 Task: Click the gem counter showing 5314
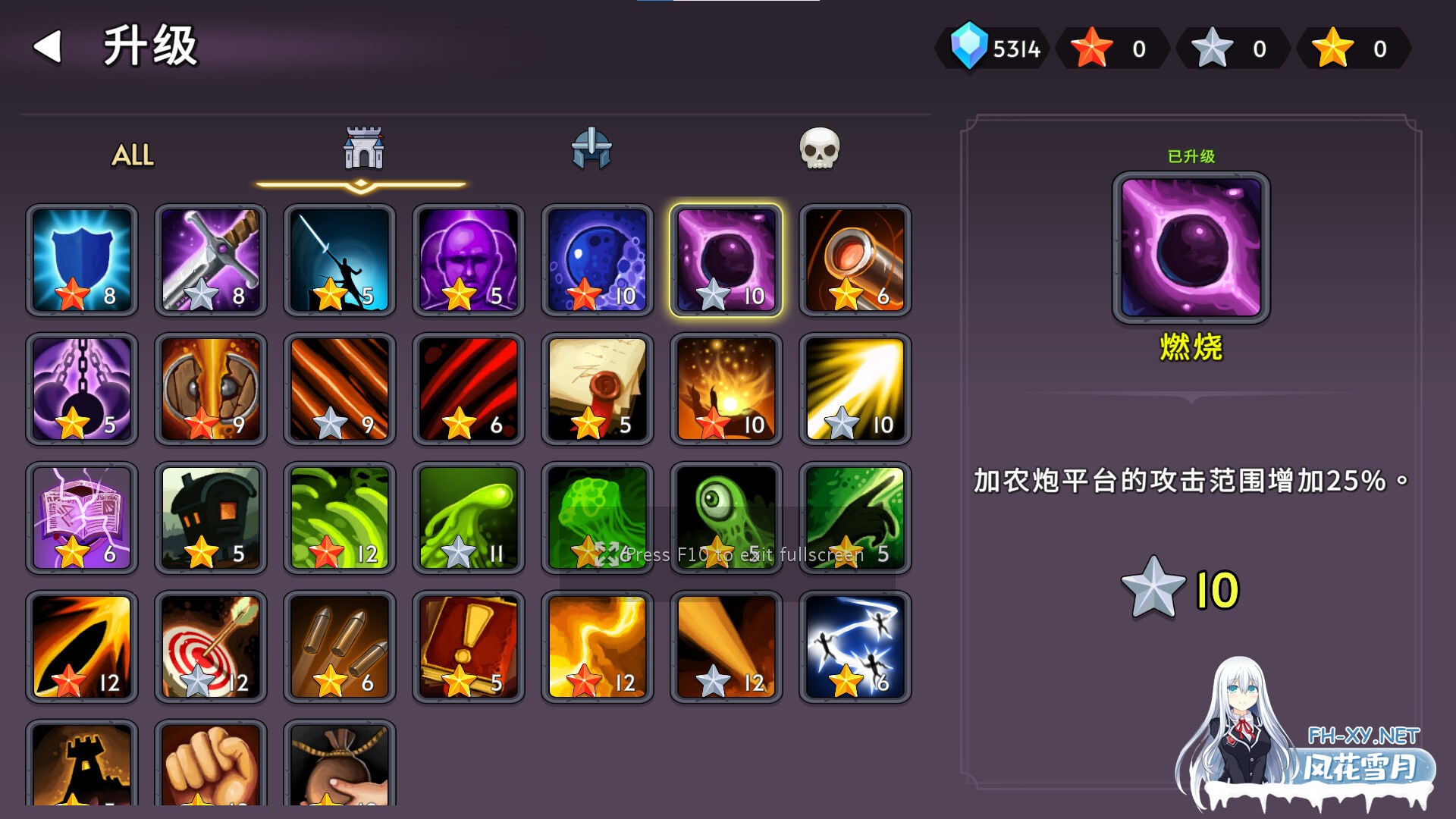(993, 49)
